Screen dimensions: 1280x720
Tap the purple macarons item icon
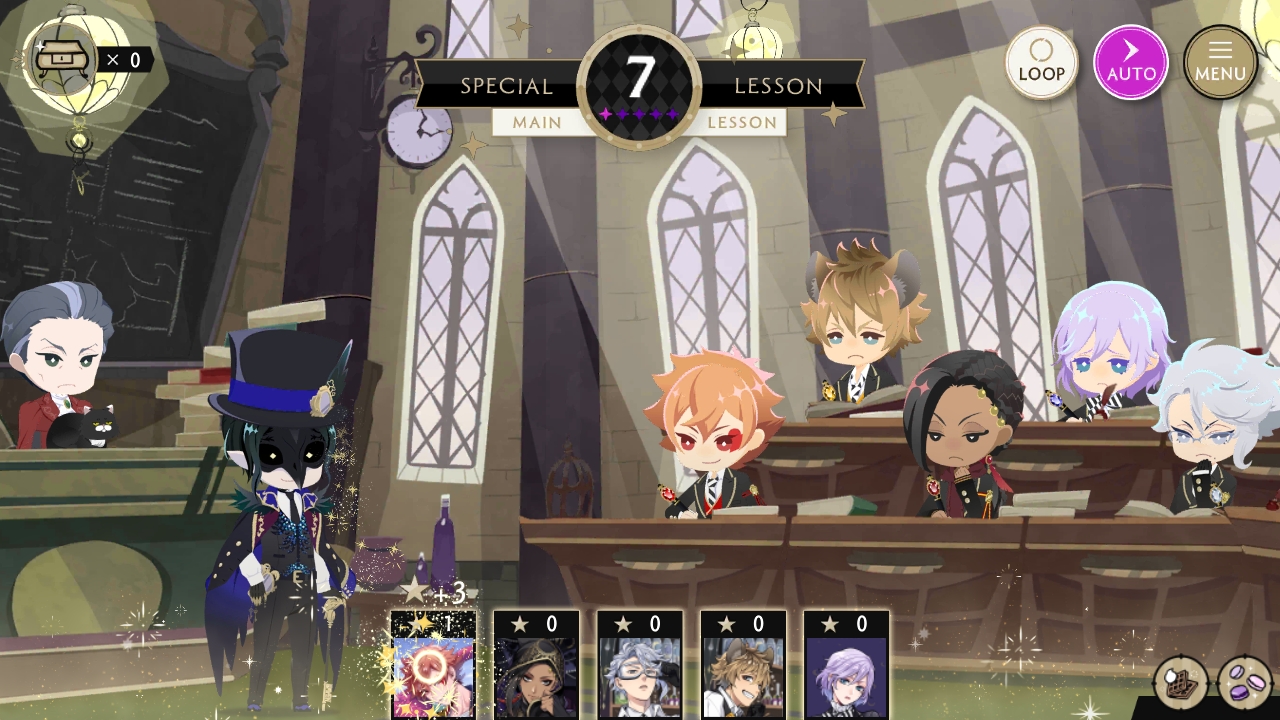point(1244,683)
